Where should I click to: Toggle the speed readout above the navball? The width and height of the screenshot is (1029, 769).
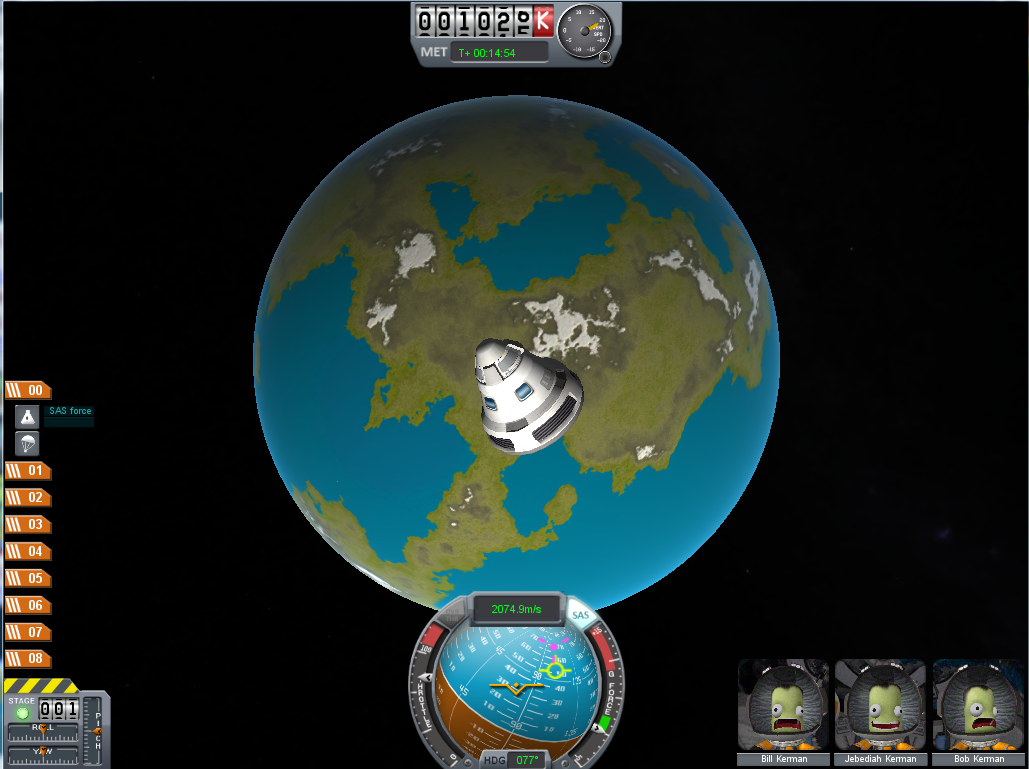[515, 608]
